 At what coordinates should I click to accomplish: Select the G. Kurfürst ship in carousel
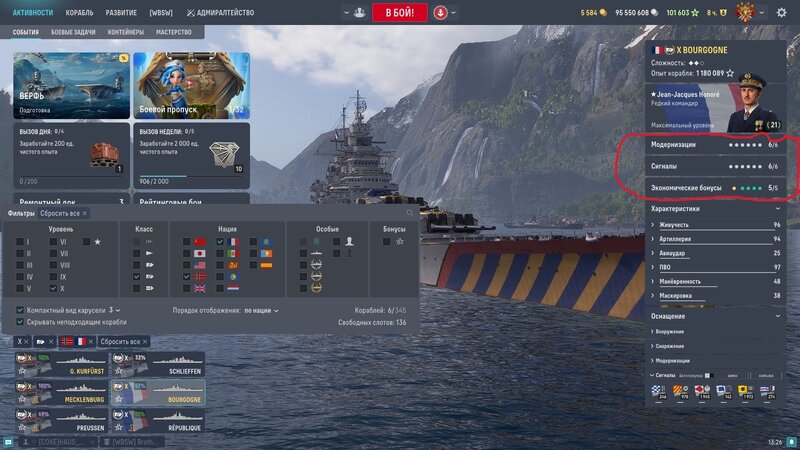tap(58, 364)
